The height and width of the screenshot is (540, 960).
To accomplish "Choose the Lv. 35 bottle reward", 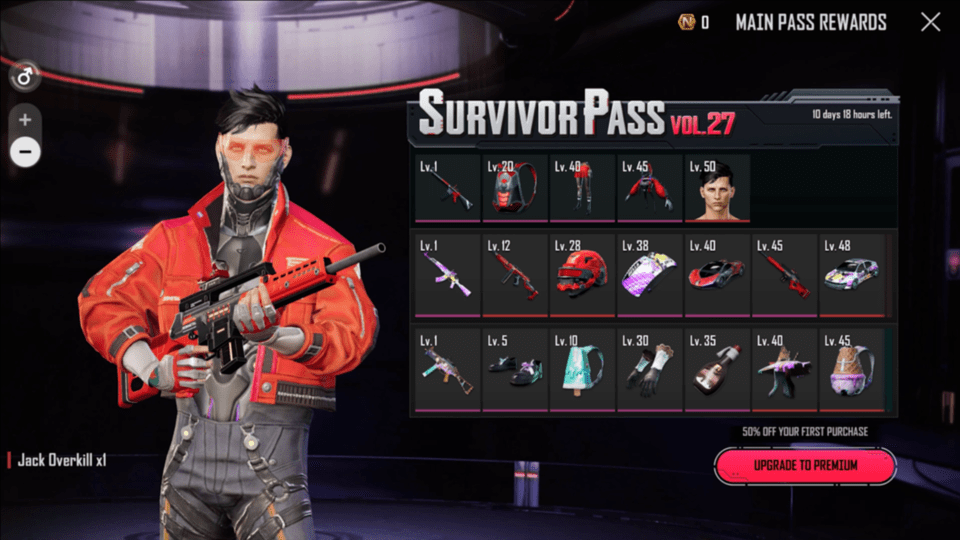I will (717, 369).
